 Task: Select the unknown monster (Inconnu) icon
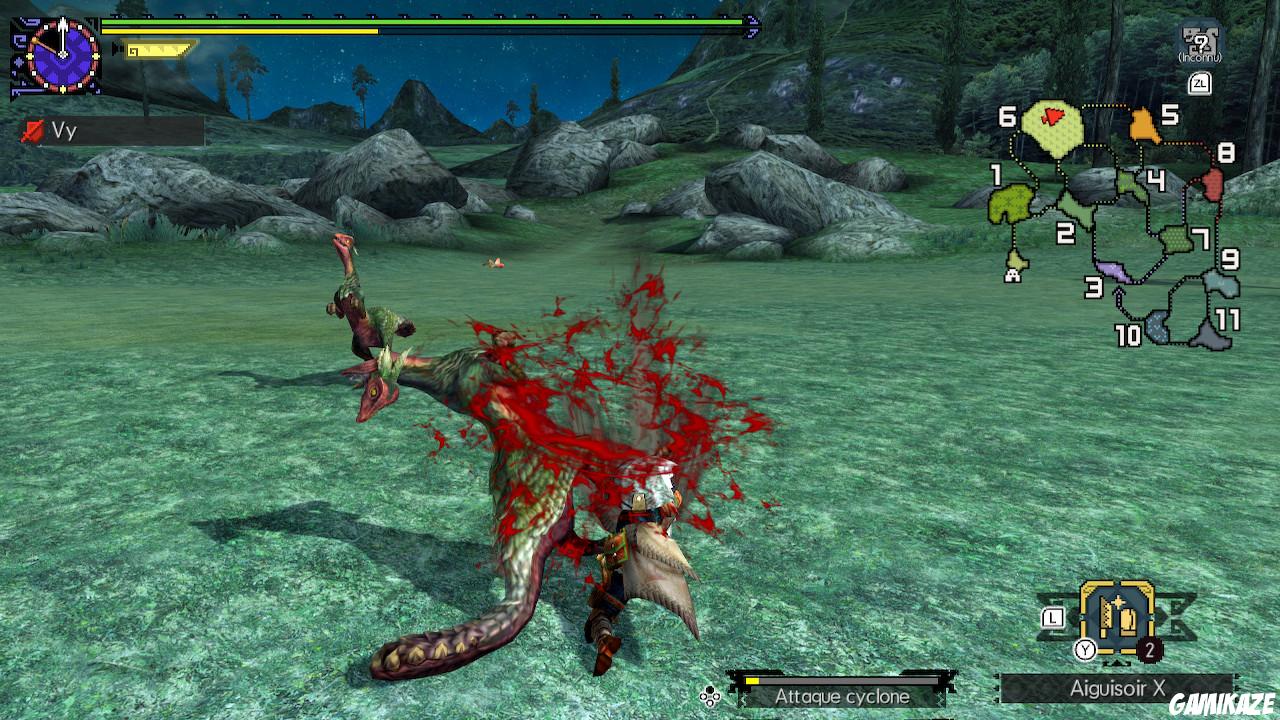pos(1201,40)
